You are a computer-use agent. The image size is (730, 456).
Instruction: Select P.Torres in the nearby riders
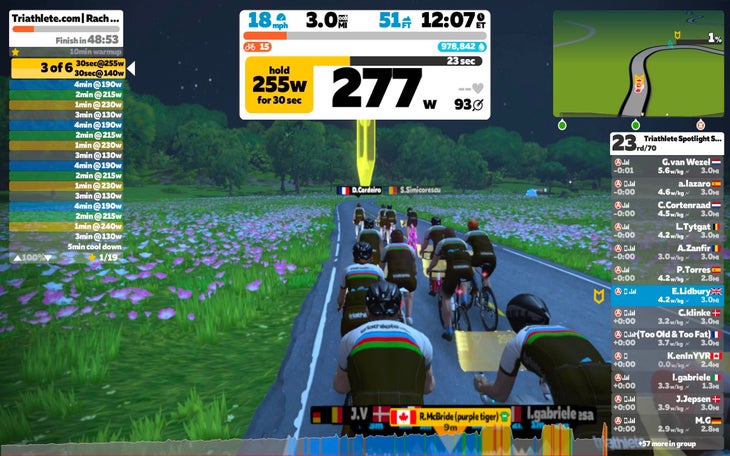click(666, 273)
